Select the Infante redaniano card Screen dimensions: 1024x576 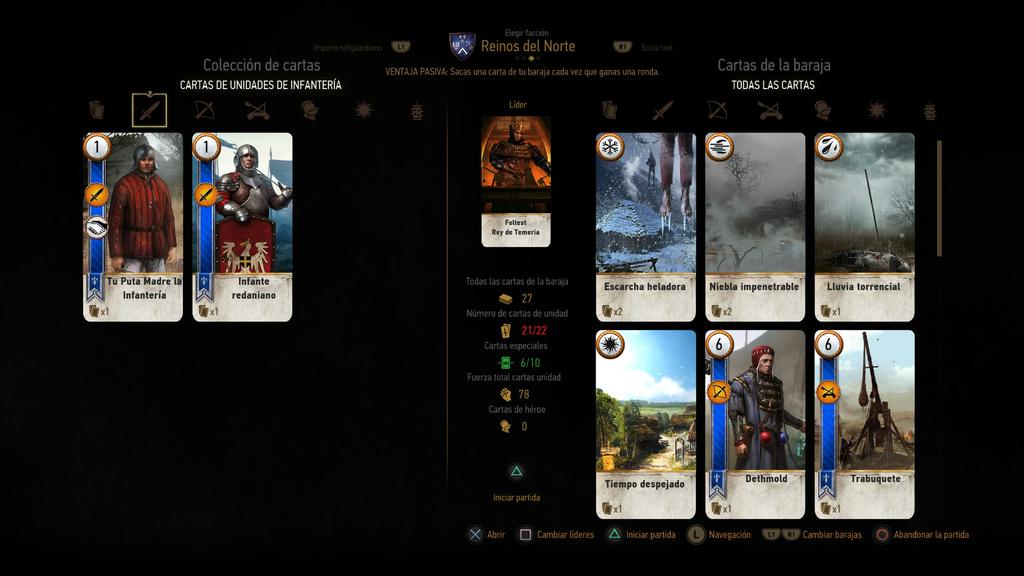coord(242,226)
